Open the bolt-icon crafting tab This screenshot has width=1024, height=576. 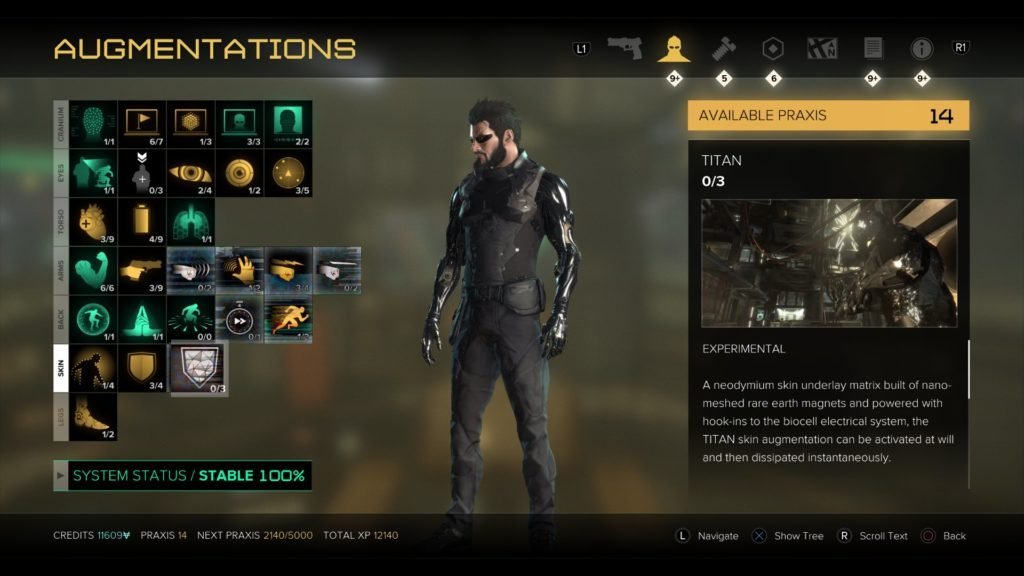(723, 48)
